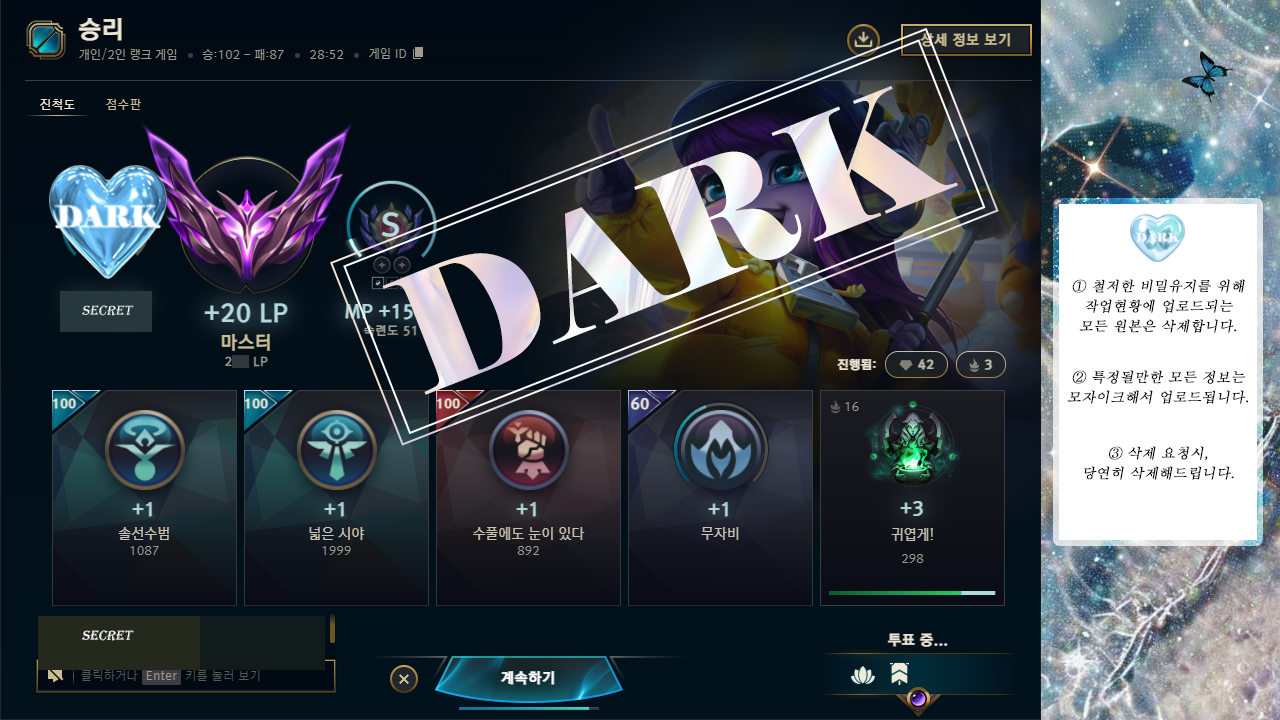Screen dimensions: 1280x720
Task: Dismiss with the X cancel icon
Action: click(403, 678)
